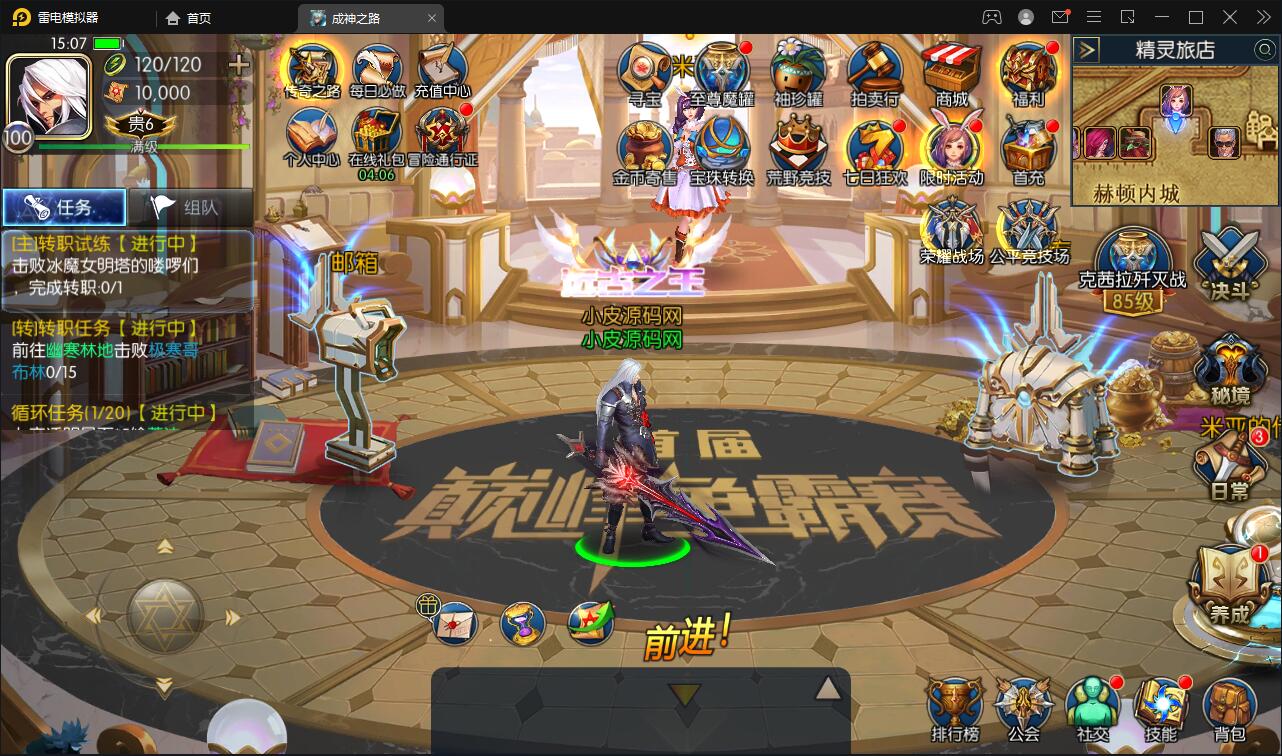The height and width of the screenshot is (756, 1282).
Task: Open the 排行榜 leaderboard
Action: tap(953, 706)
